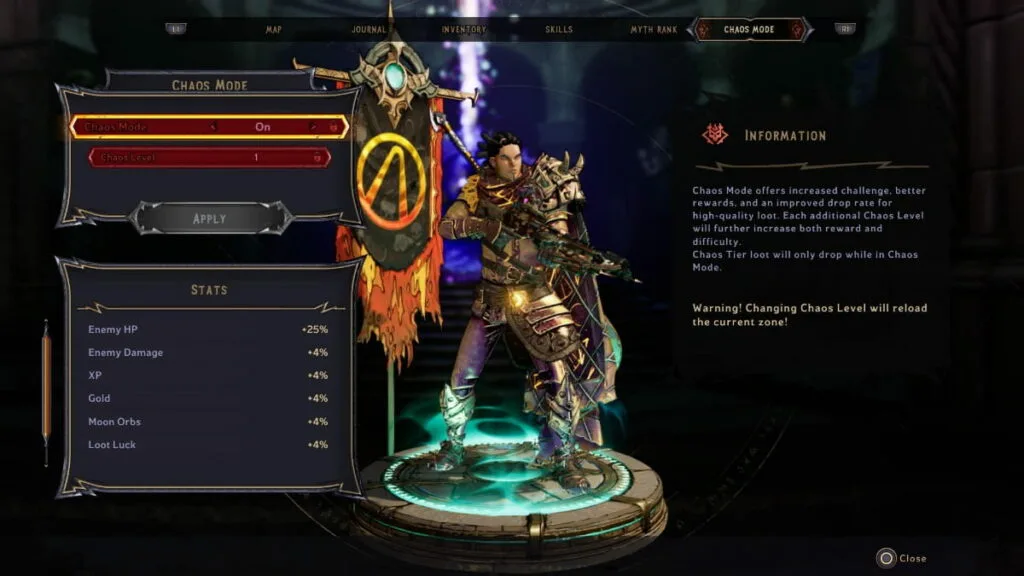
Task: Switch to the Map tab
Action: point(273,29)
